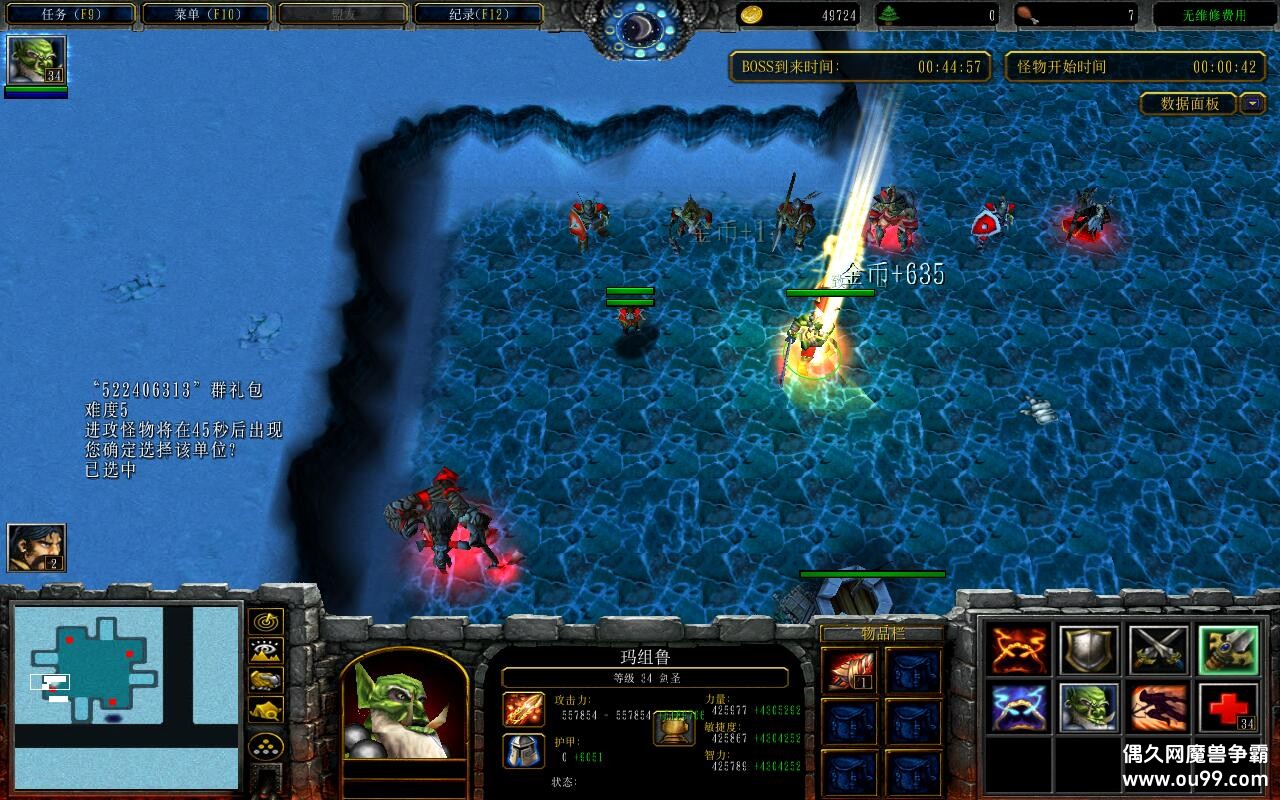Viewport: 1280px width, 800px height.
Task: Select the green goblin hero portrait icon
Action: [x=36, y=60]
